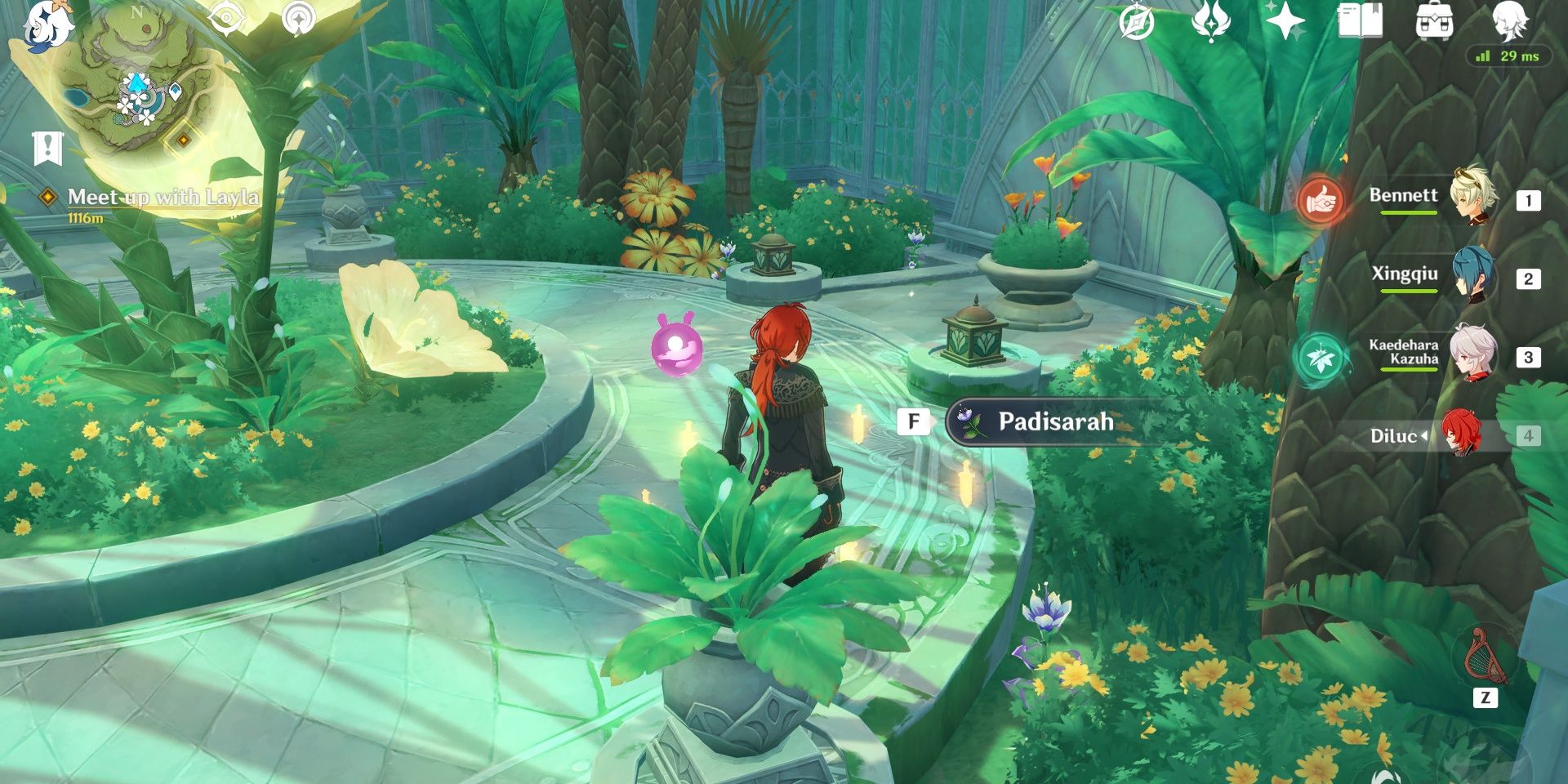Open the backpack inventory
Viewport: 1568px width, 784px height.
(x=1433, y=21)
